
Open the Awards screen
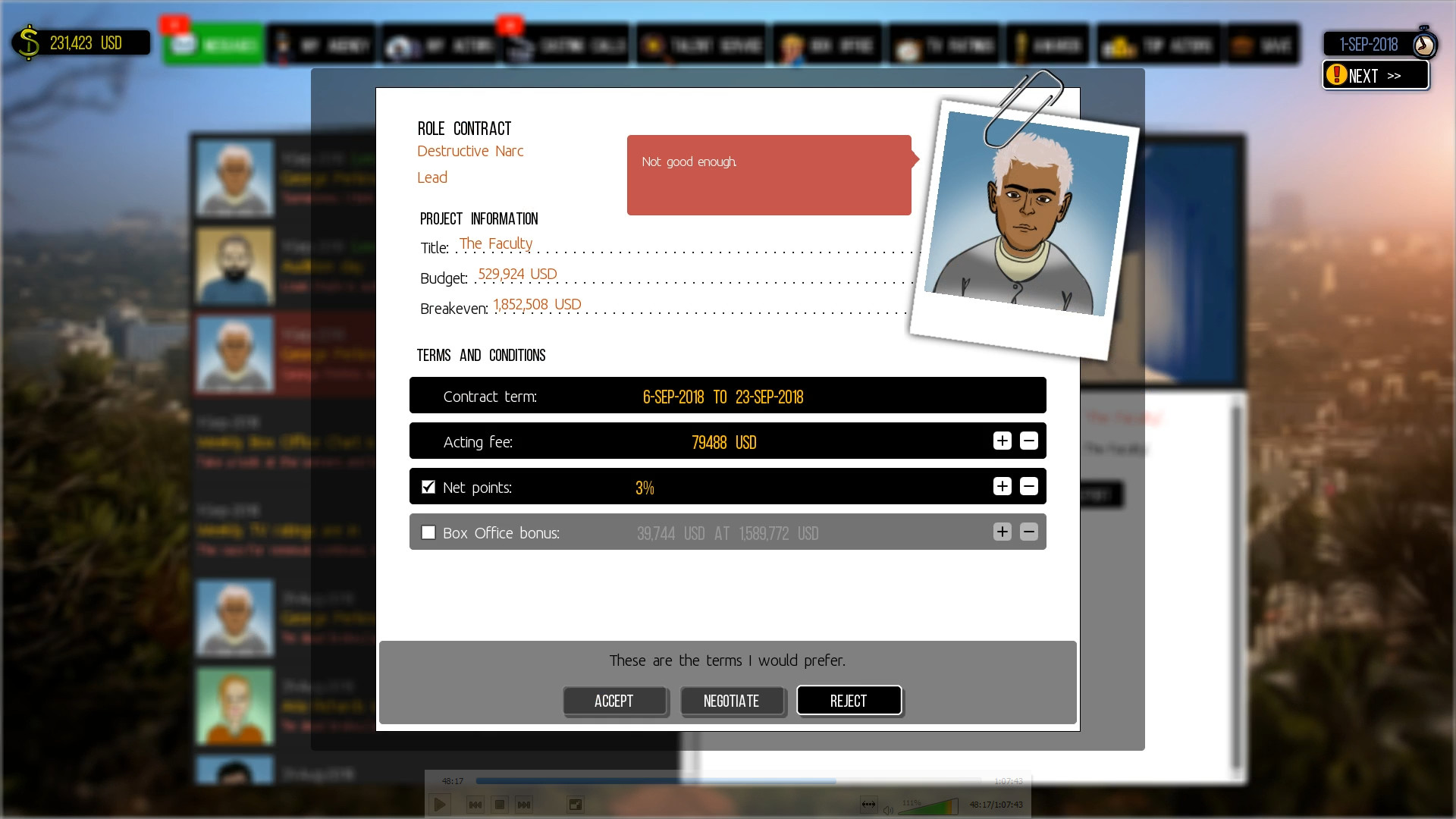pos(1048,43)
